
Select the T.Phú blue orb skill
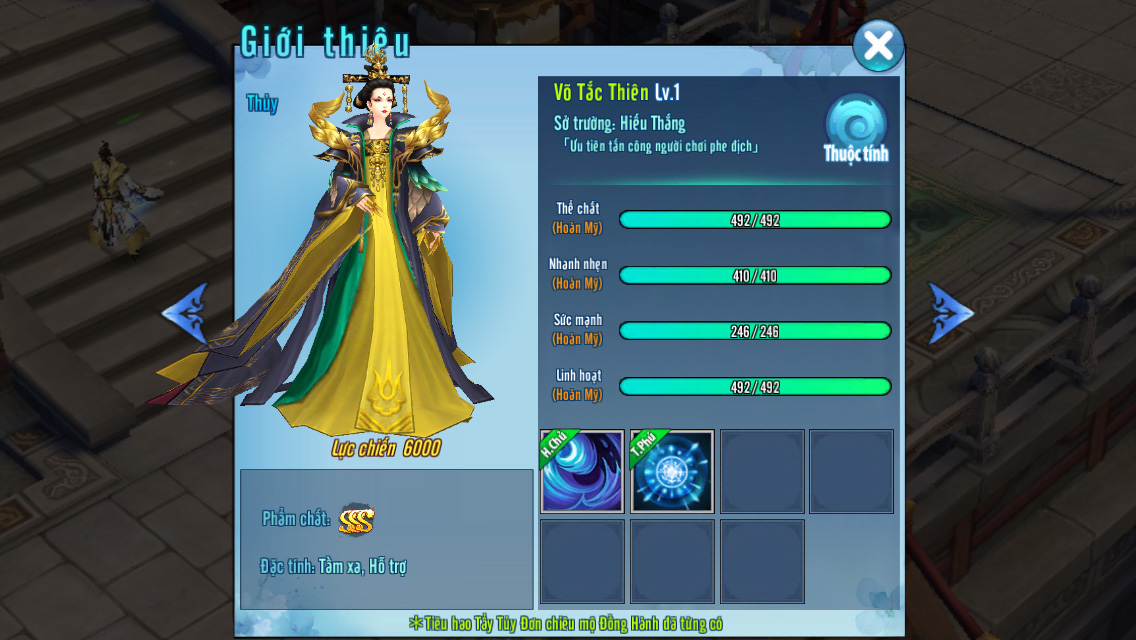click(x=672, y=472)
